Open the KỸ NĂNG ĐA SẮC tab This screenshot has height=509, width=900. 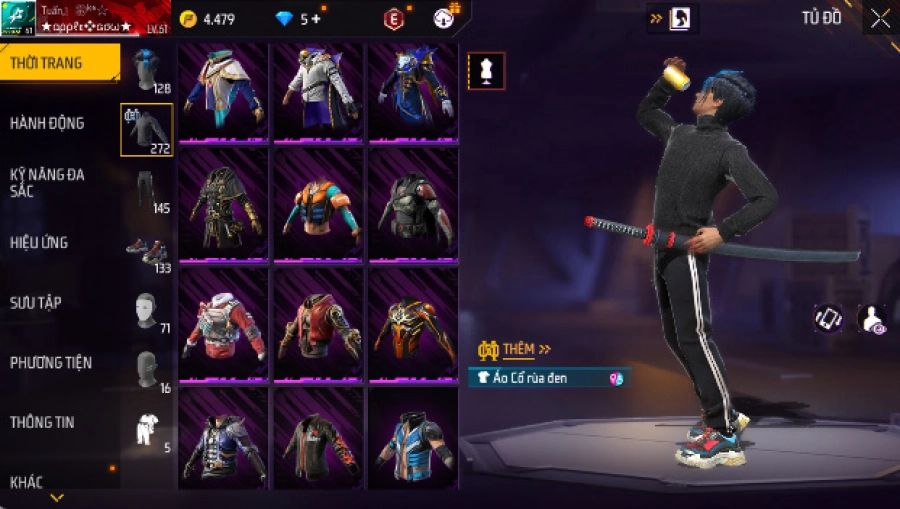[47, 182]
